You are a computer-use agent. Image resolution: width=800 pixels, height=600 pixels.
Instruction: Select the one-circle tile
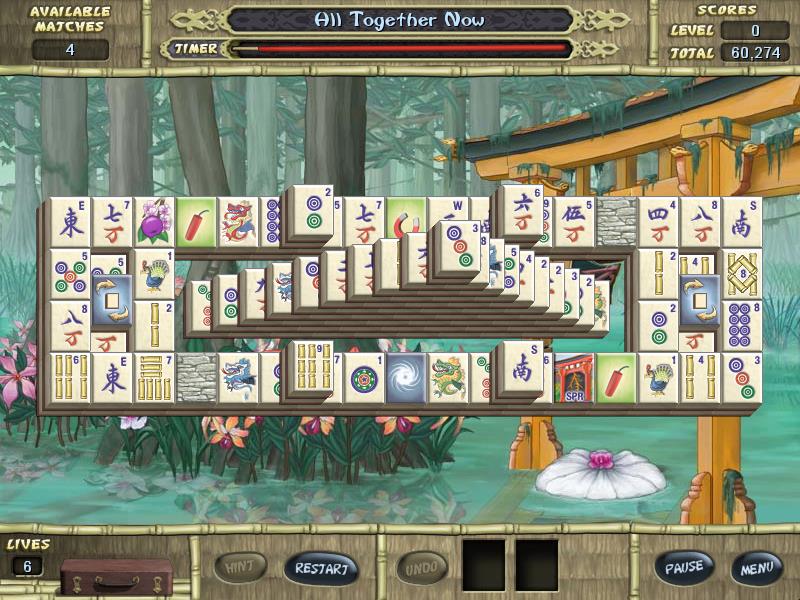(364, 378)
